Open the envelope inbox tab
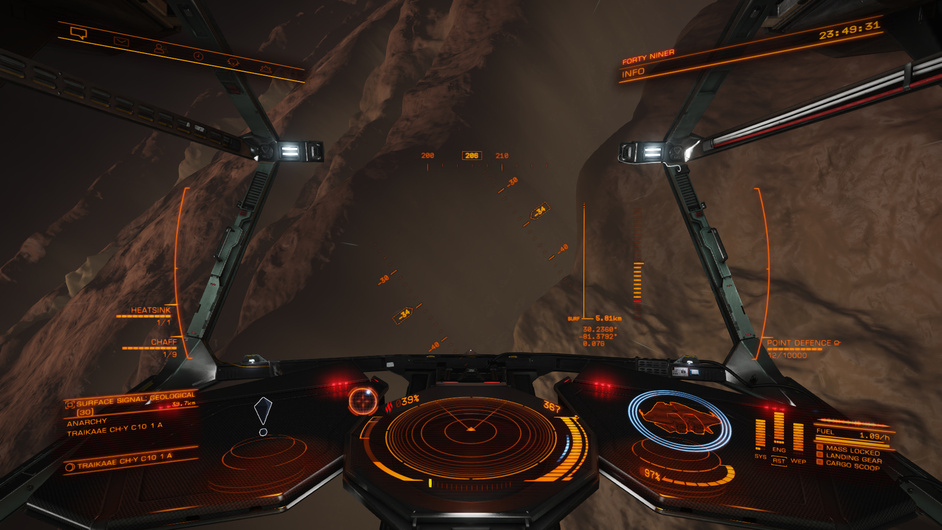 pyautogui.click(x=120, y=41)
